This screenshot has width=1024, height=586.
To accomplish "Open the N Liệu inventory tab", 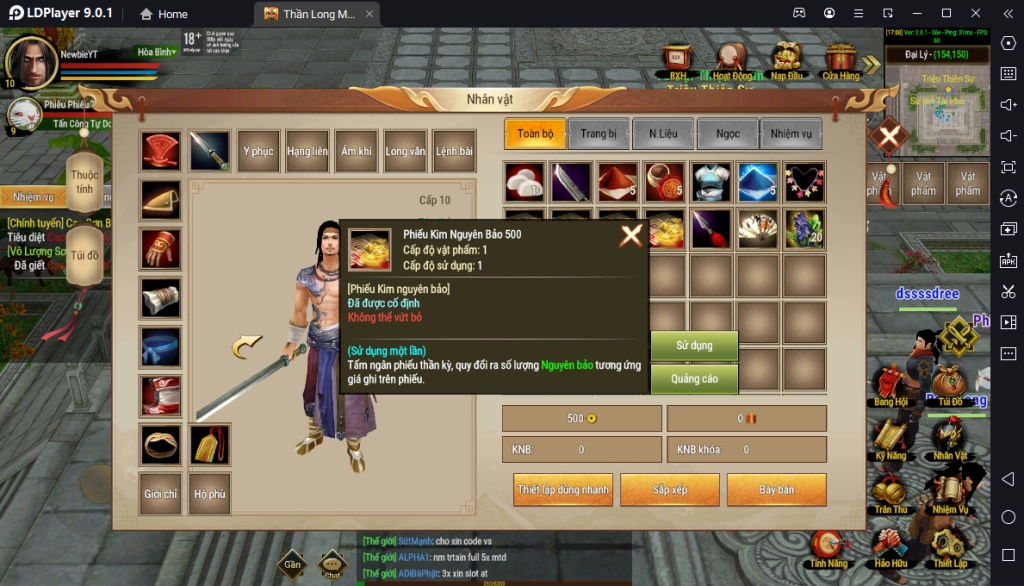I will [x=662, y=134].
